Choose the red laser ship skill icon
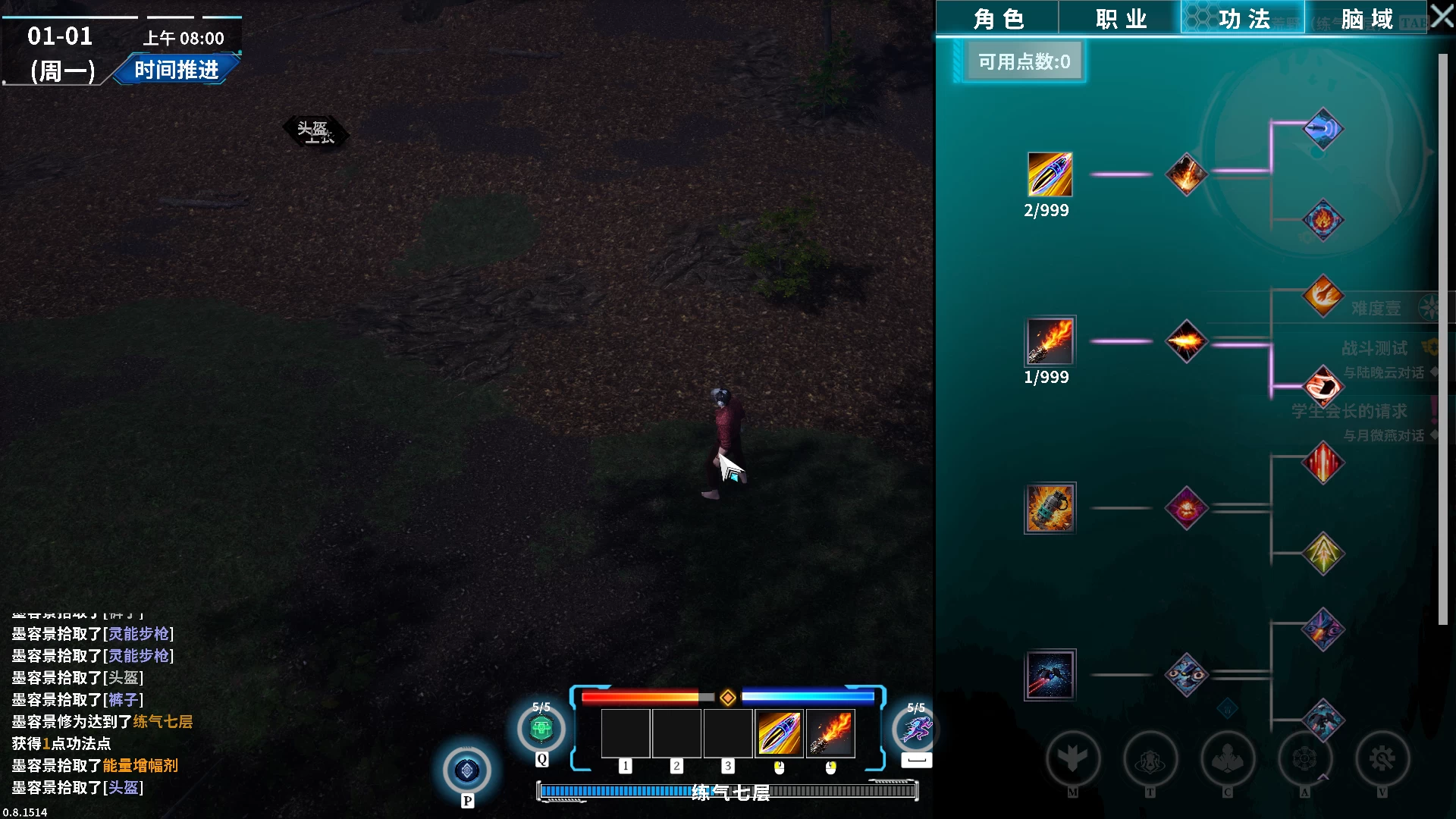The height and width of the screenshot is (819, 1456). (x=1050, y=675)
